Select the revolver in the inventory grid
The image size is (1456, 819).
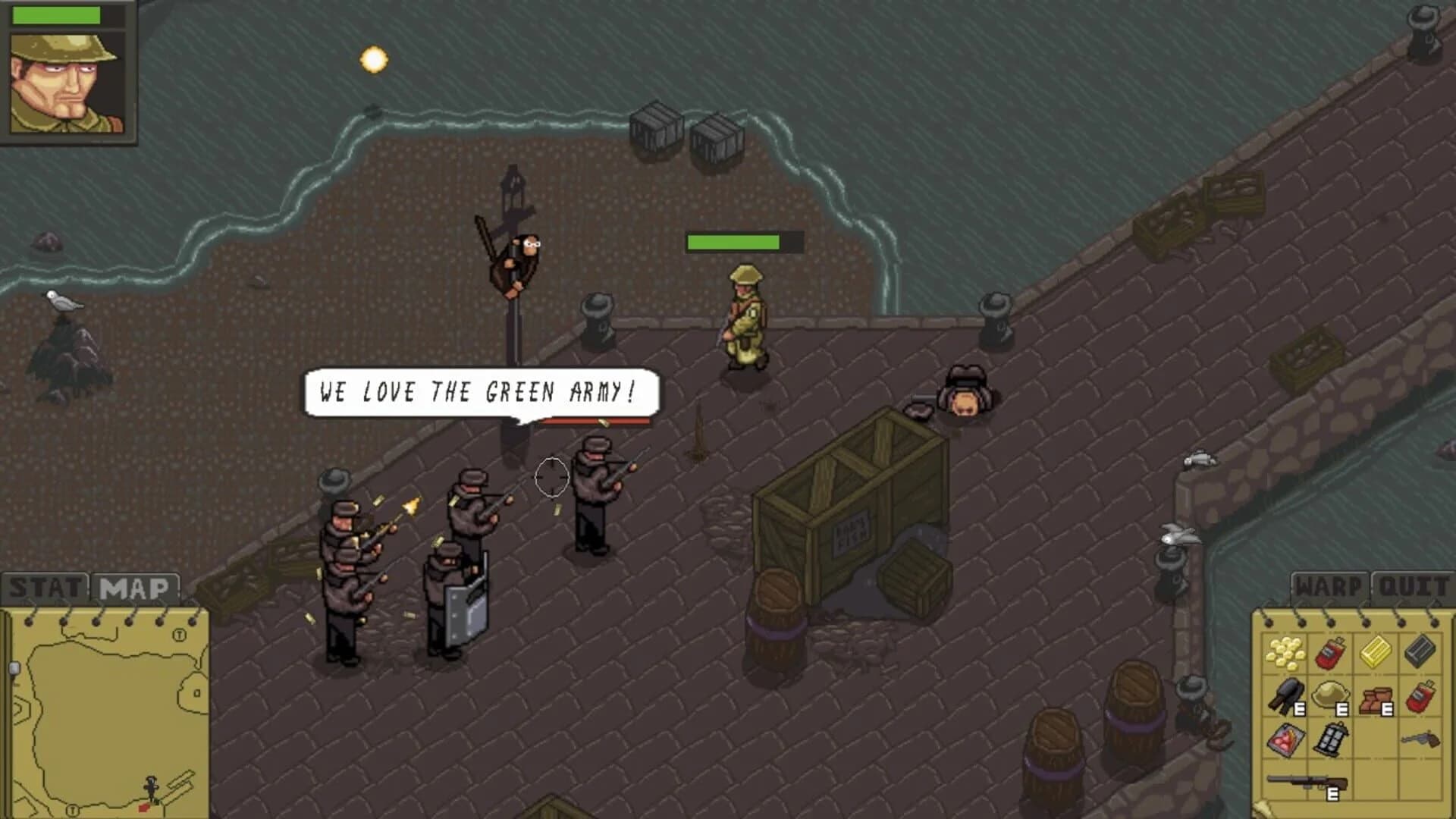(1420, 741)
